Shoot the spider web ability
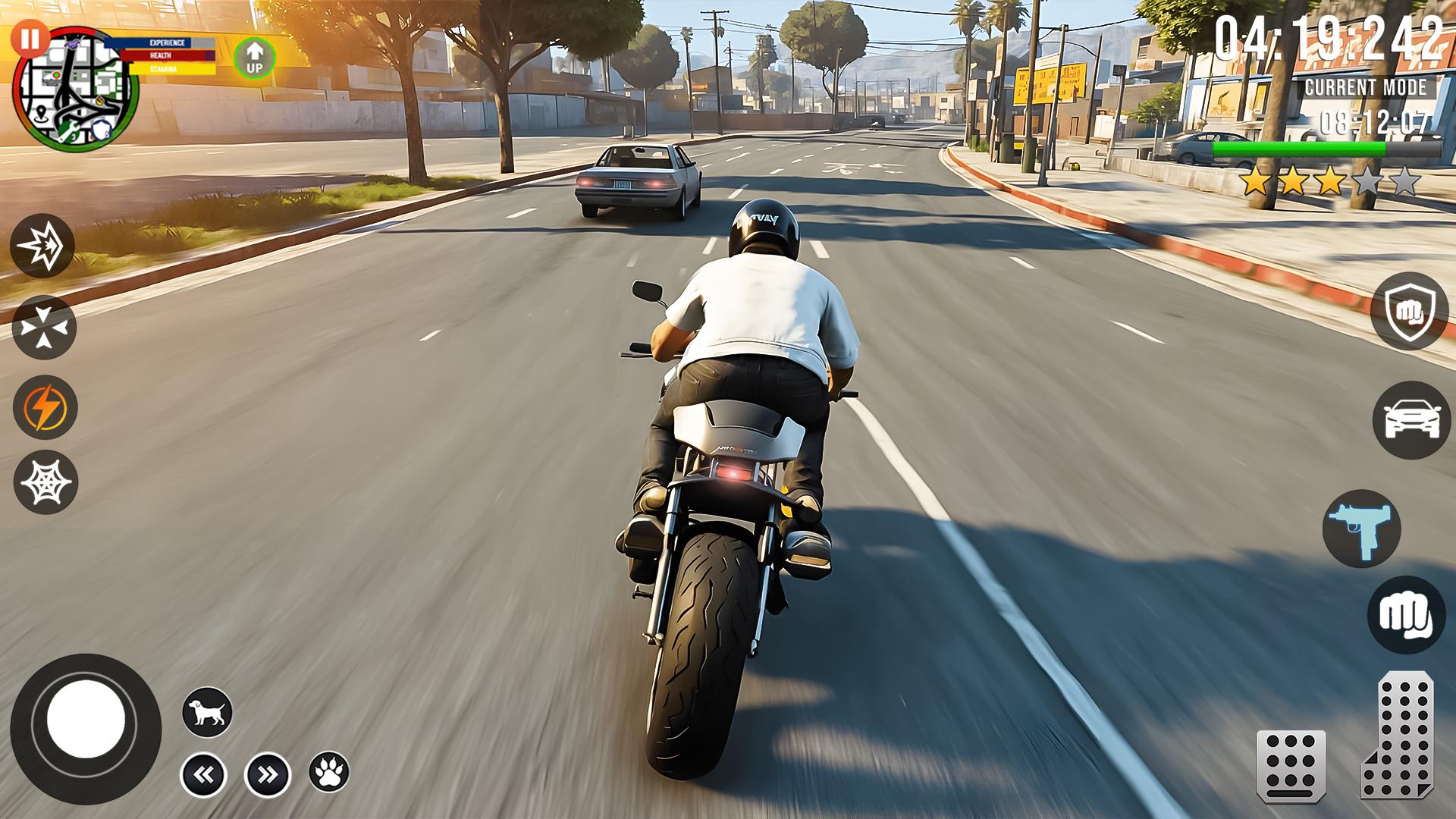1456x819 pixels. 45,483
